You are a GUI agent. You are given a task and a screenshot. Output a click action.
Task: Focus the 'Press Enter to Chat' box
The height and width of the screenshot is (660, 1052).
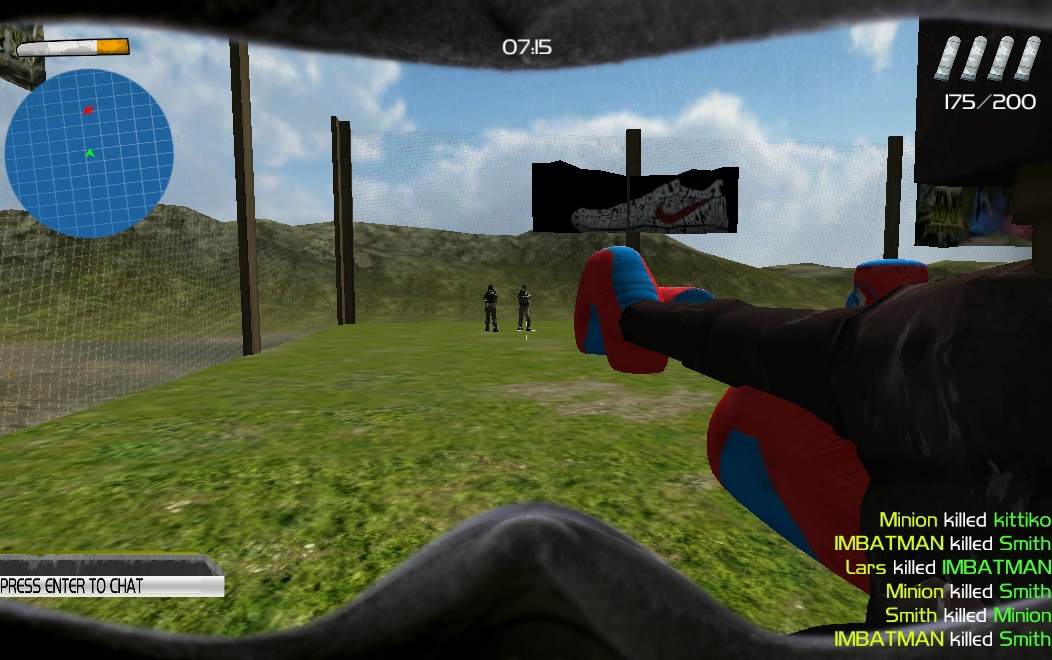[x=110, y=585]
